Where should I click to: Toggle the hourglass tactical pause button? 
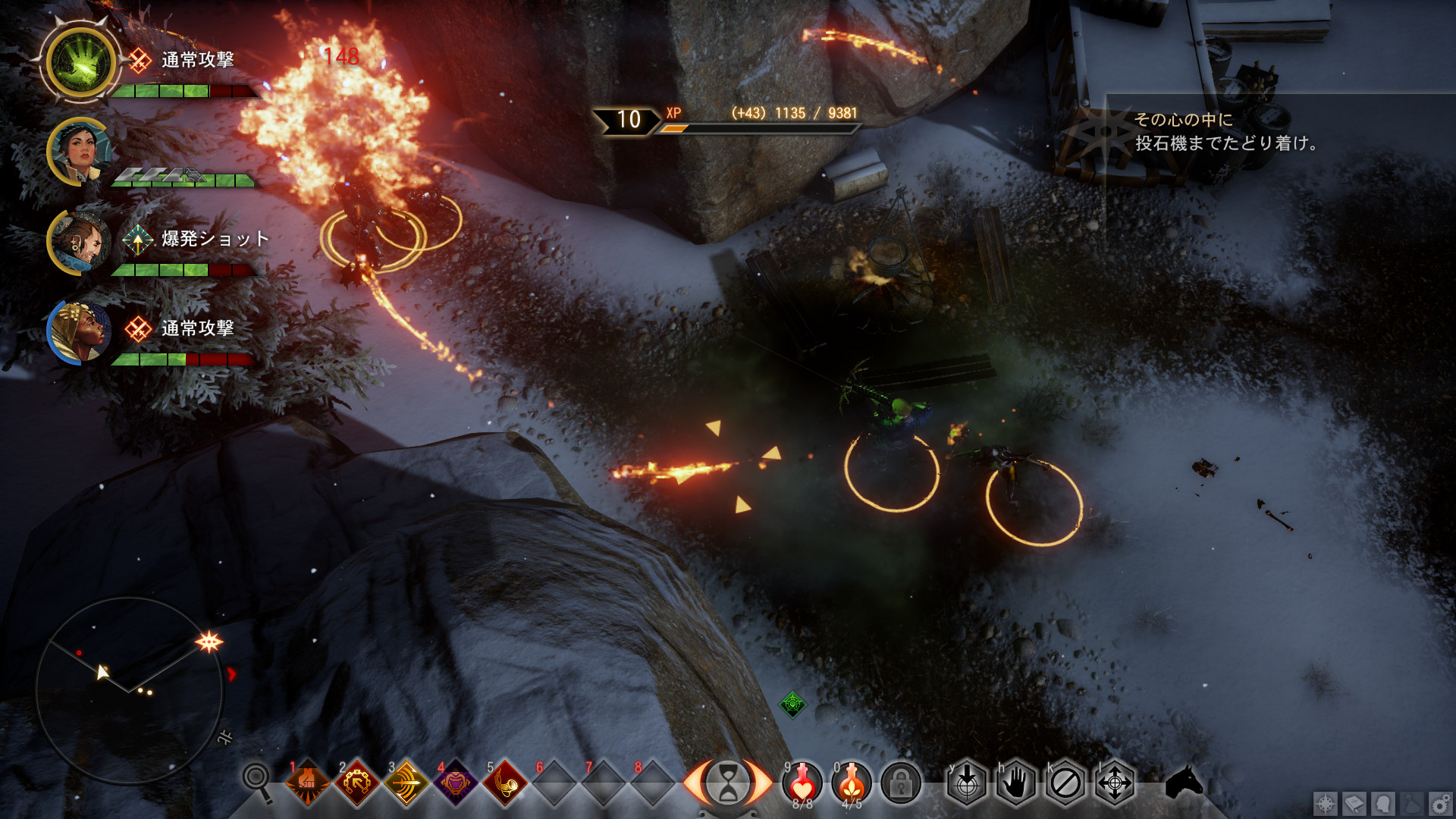coord(726,783)
